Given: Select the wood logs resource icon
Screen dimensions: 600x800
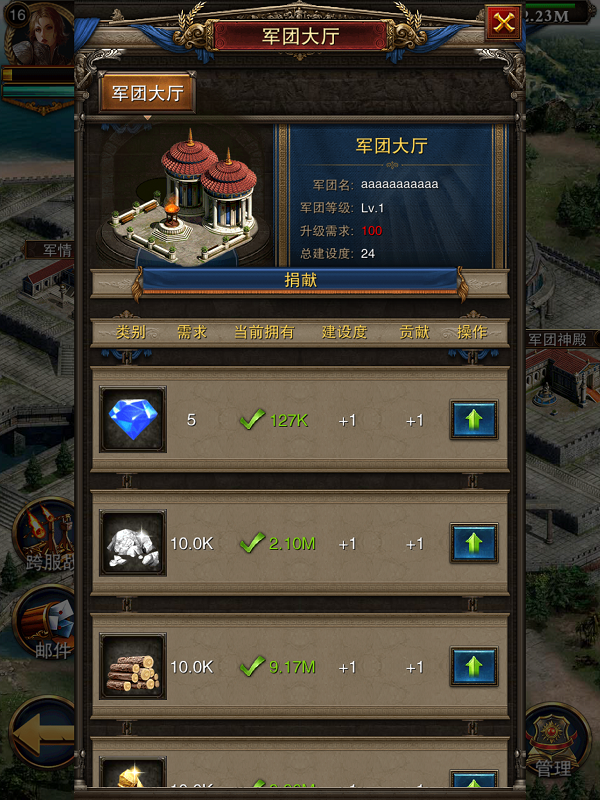Looking at the screenshot, I should click(133, 666).
